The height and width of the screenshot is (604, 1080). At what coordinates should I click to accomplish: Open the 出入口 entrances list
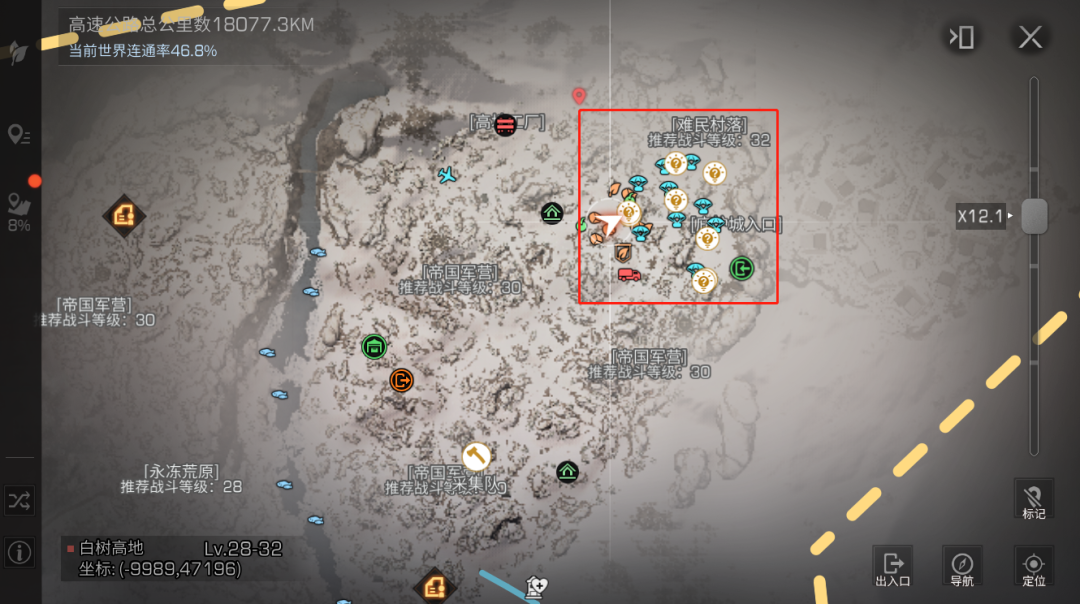(892, 566)
